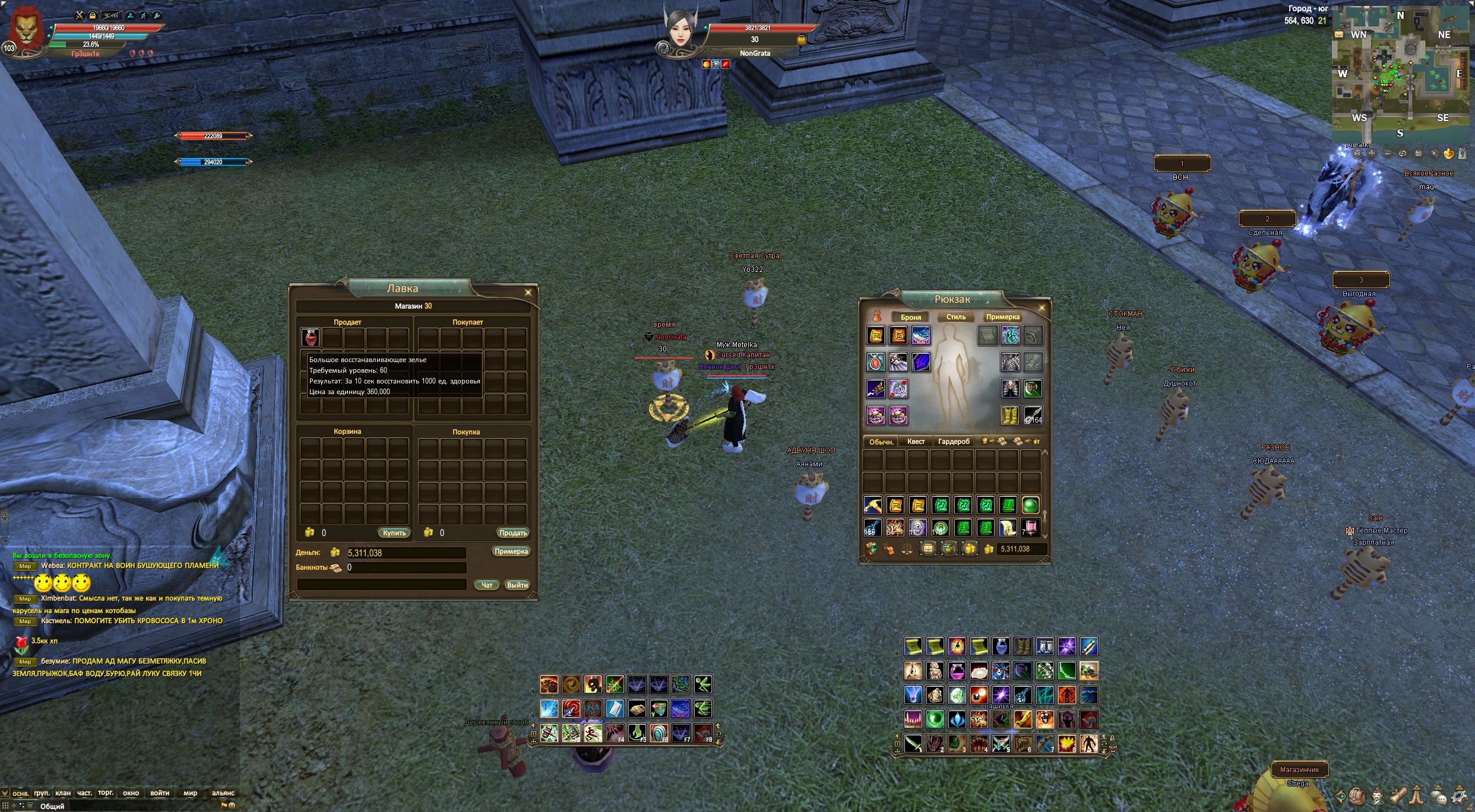This screenshot has width=1475, height=812.
Task: Open the Чат button in the shop
Action: (486, 585)
